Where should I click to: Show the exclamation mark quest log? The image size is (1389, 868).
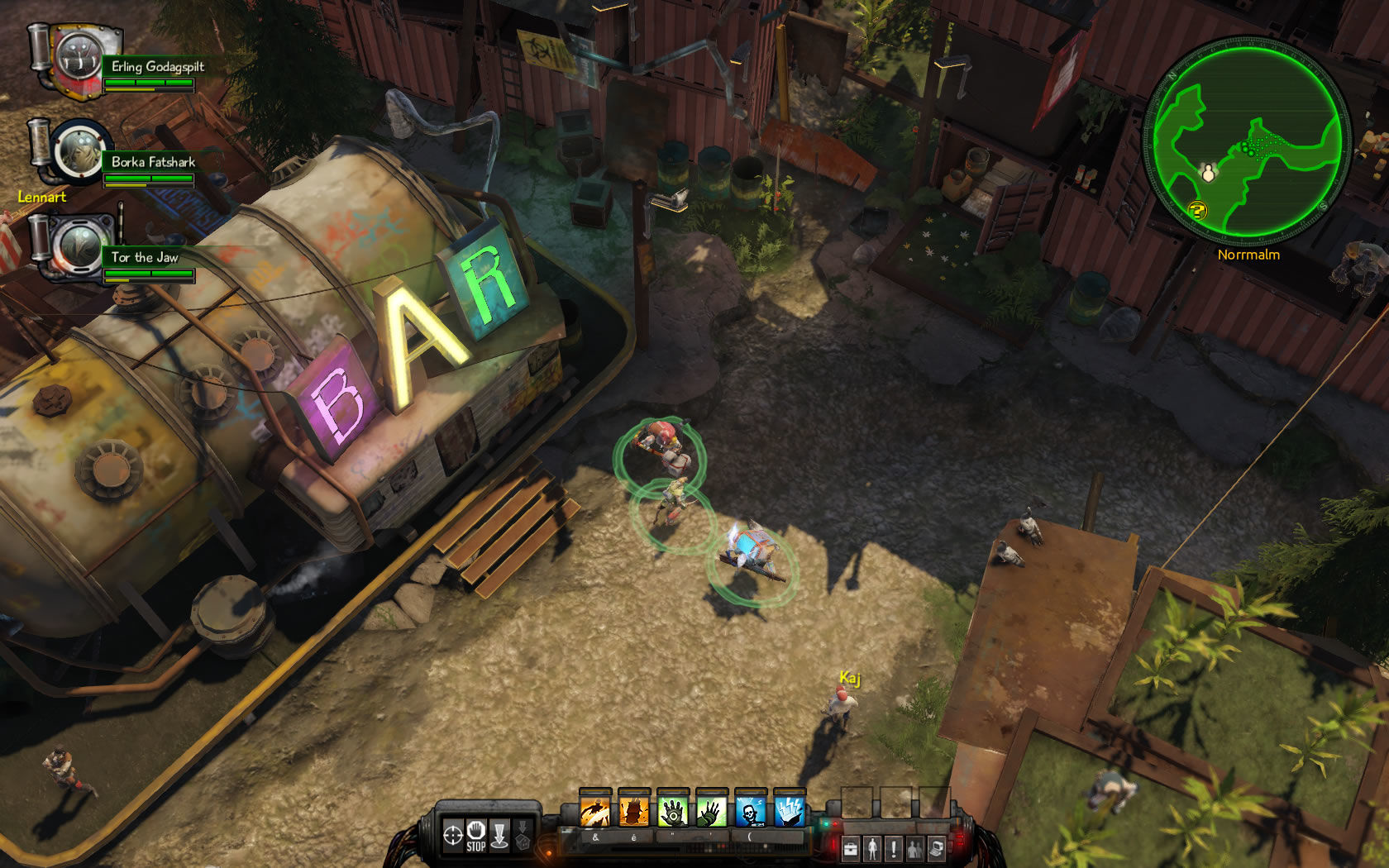pyautogui.click(x=894, y=848)
